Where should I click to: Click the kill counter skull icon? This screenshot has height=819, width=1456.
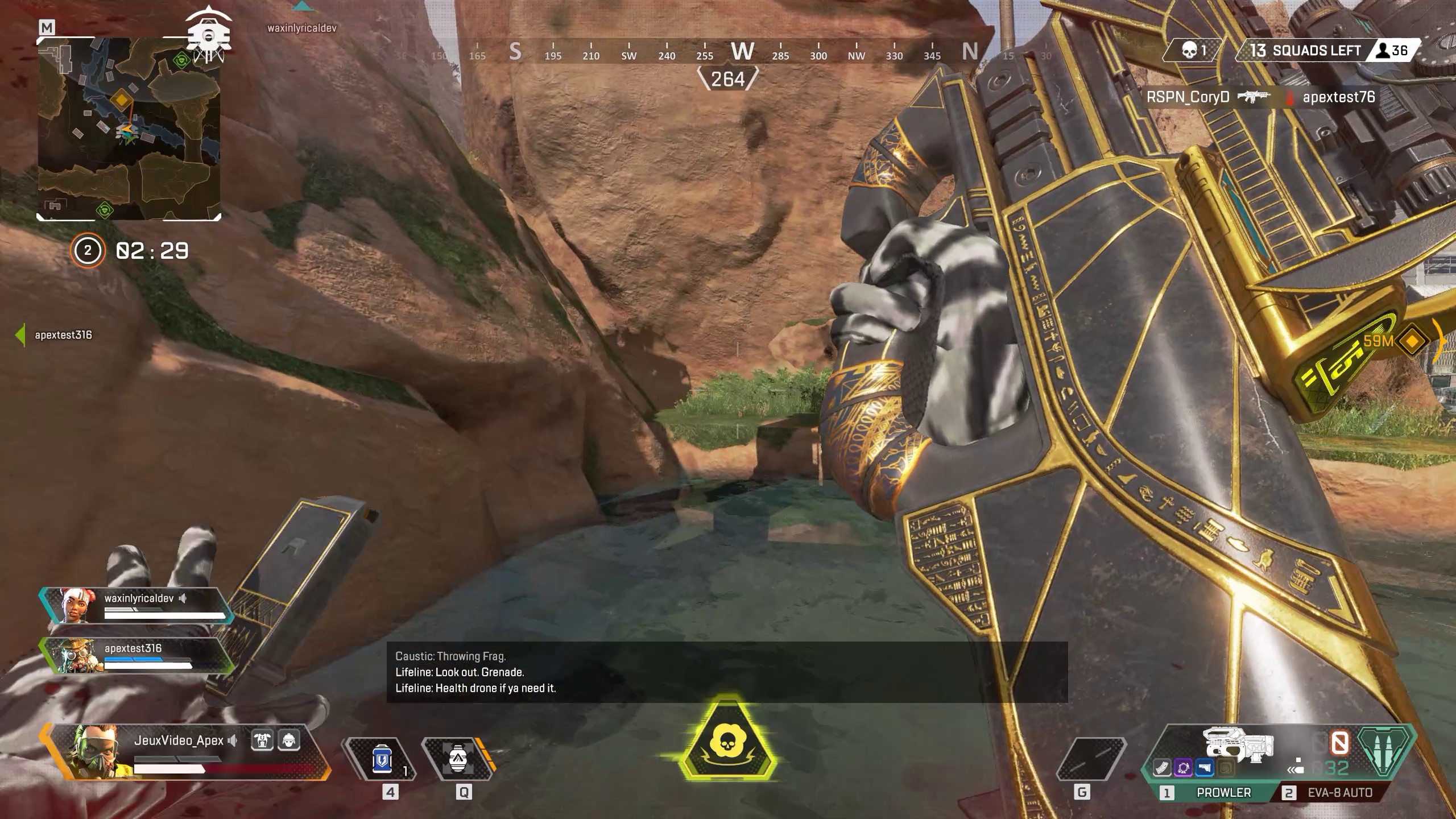[x=1189, y=50]
